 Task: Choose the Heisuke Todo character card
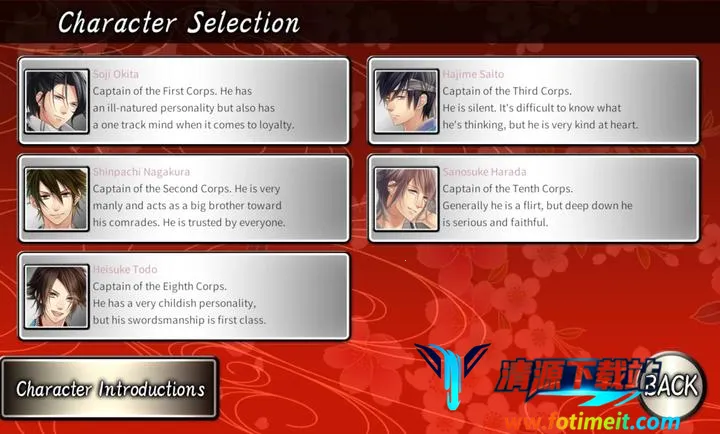click(184, 295)
